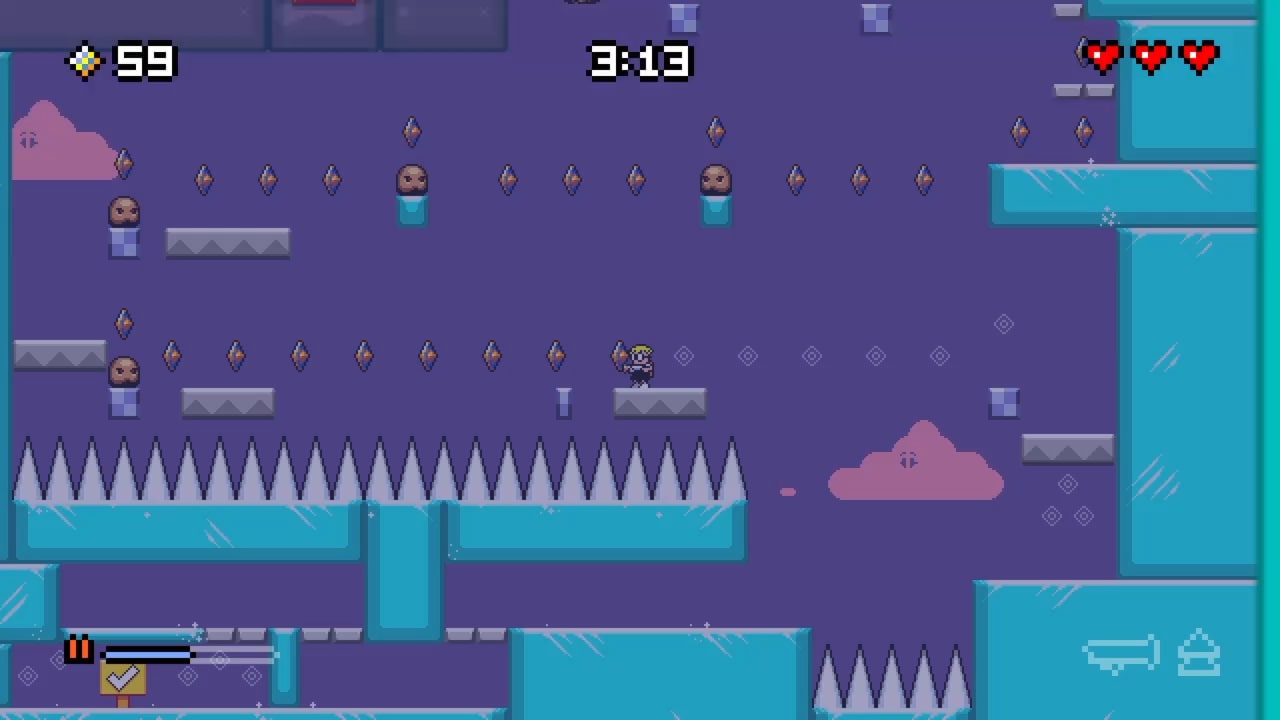Screen dimensions: 1280x720
Task: Toggle the faint ghost diamond near the right cliff
Action: point(1004,324)
